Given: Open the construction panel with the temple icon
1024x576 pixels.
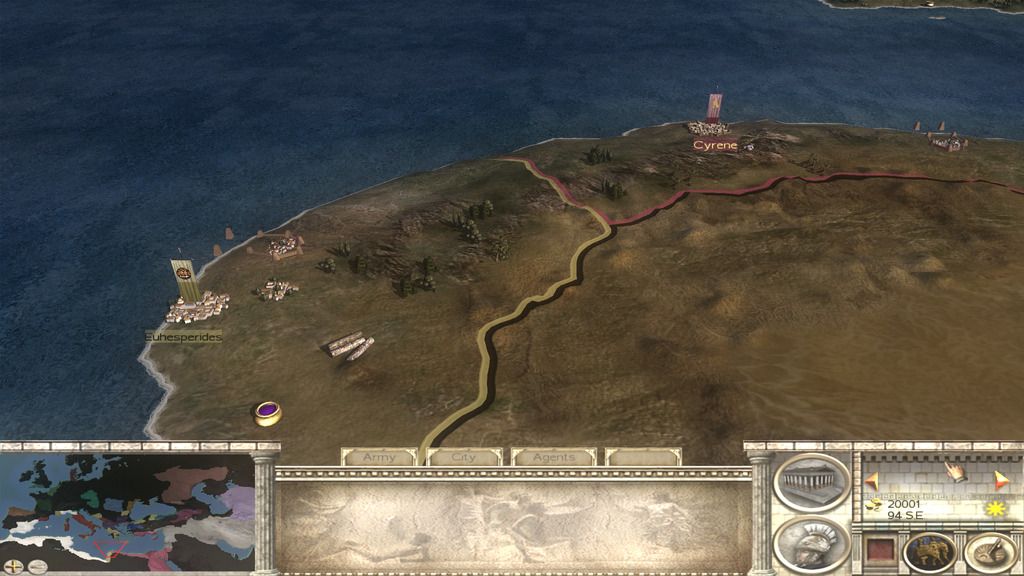Looking at the screenshot, I should [811, 481].
